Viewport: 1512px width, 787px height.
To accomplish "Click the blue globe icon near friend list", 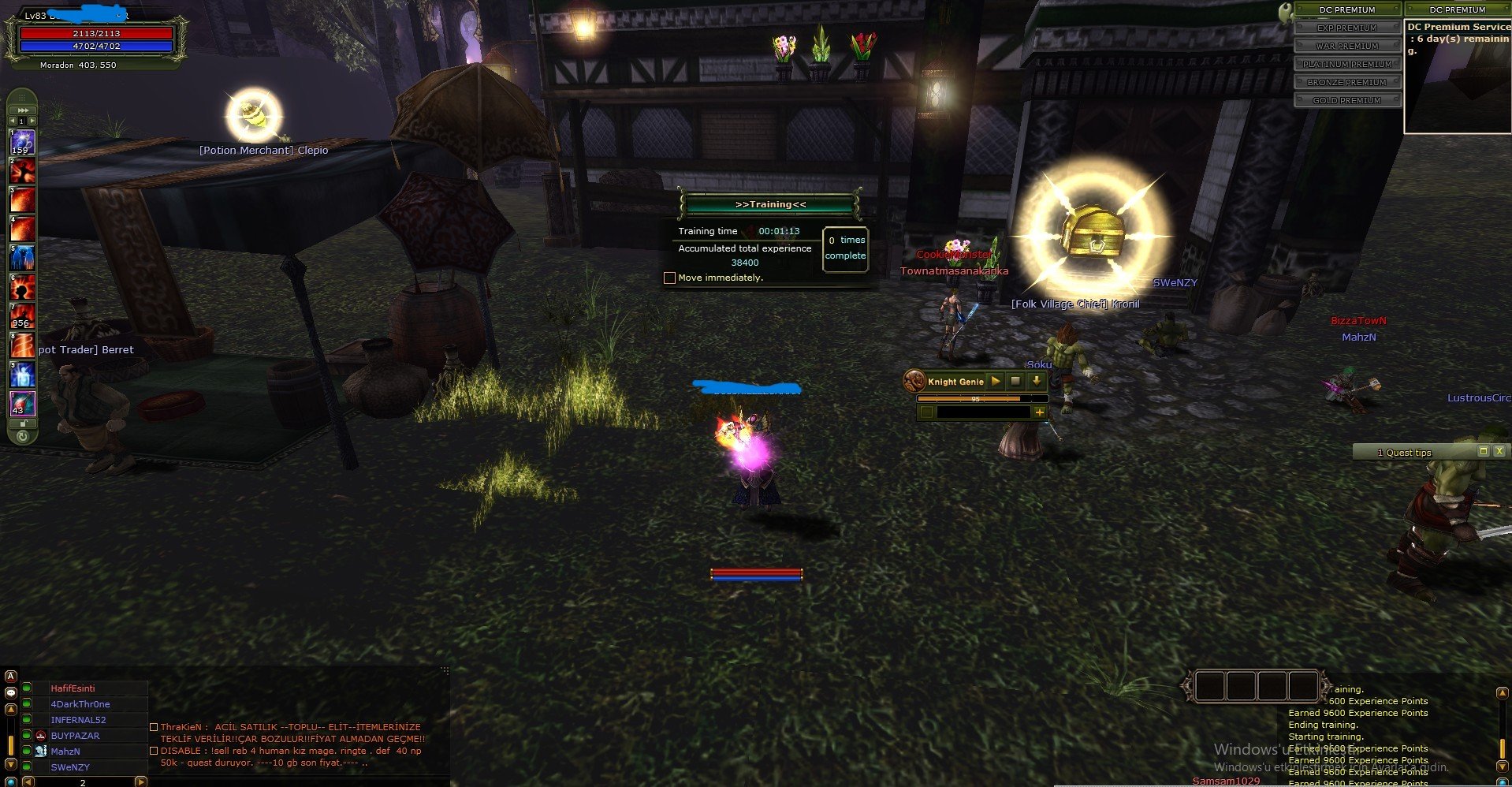I will (x=11, y=781).
